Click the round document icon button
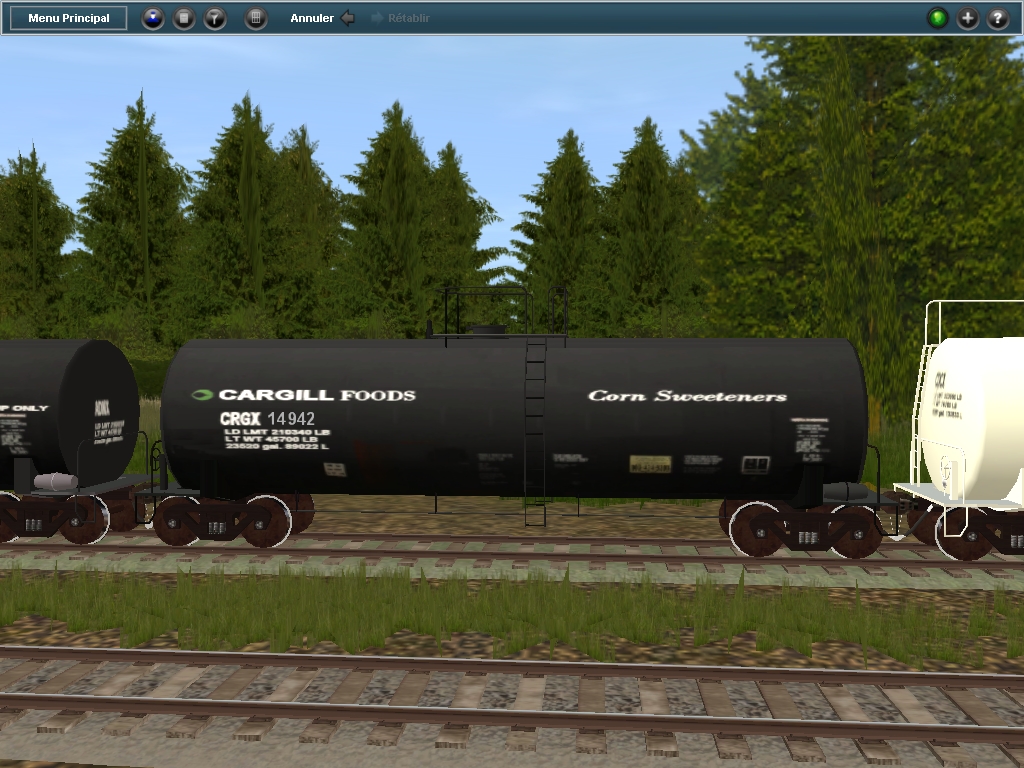The height and width of the screenshot is (768, 1024). (x=184, y=18)
